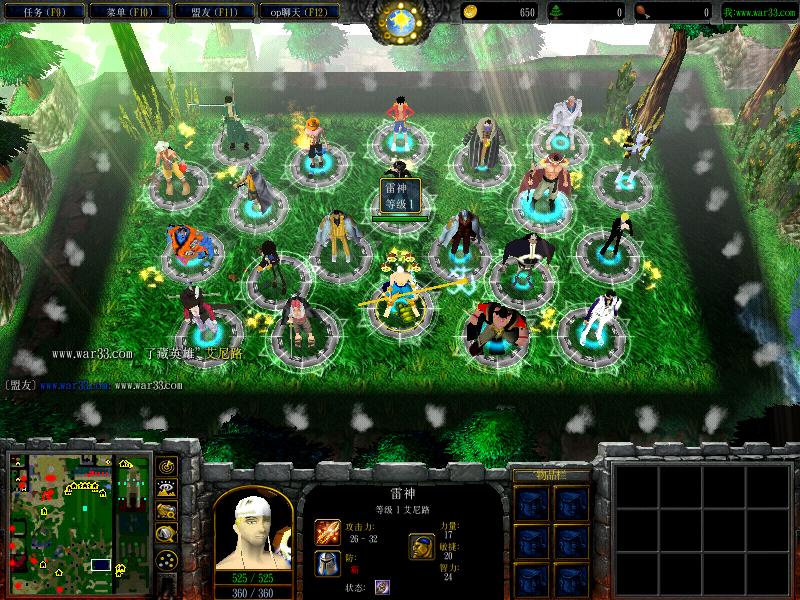This screenshot has width=800, height=600.
Task: Toggle minimap terrain display (eye icon)
Action: pyautogui.click(x=166, y=488)
